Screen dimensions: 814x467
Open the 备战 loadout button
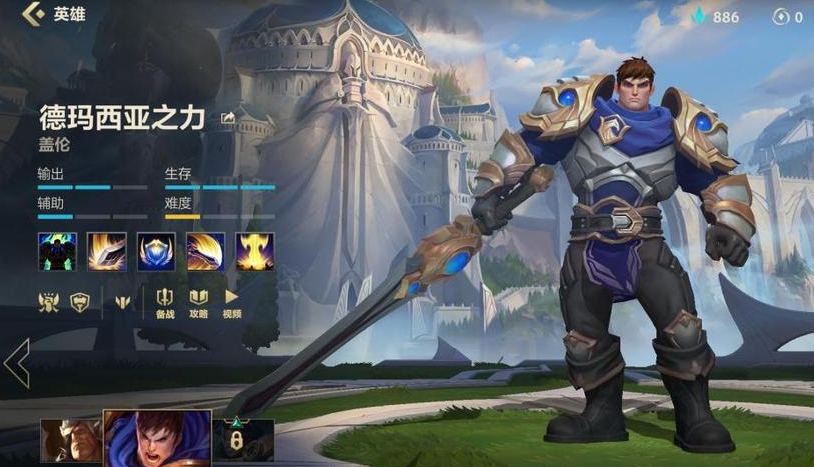tap(165, 301)
